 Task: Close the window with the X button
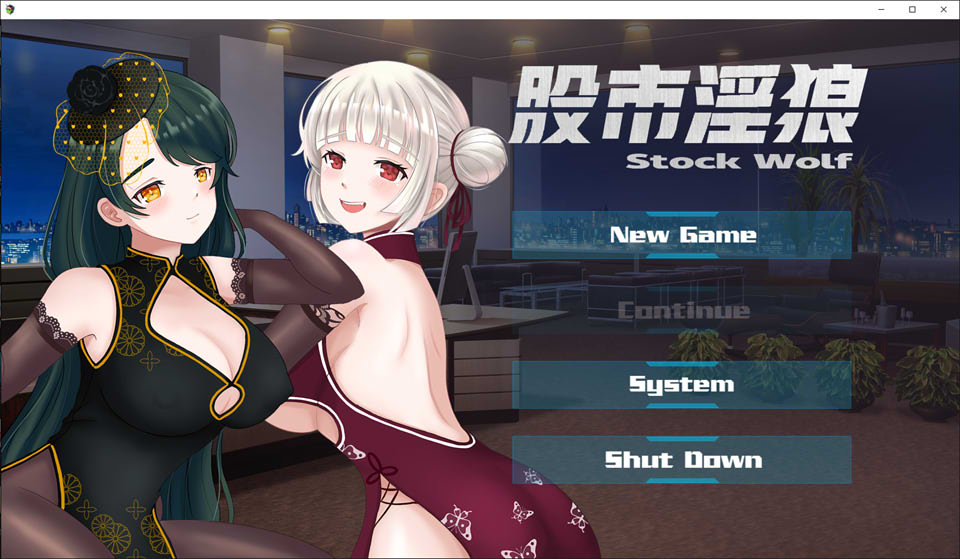(x=943, y=9)
